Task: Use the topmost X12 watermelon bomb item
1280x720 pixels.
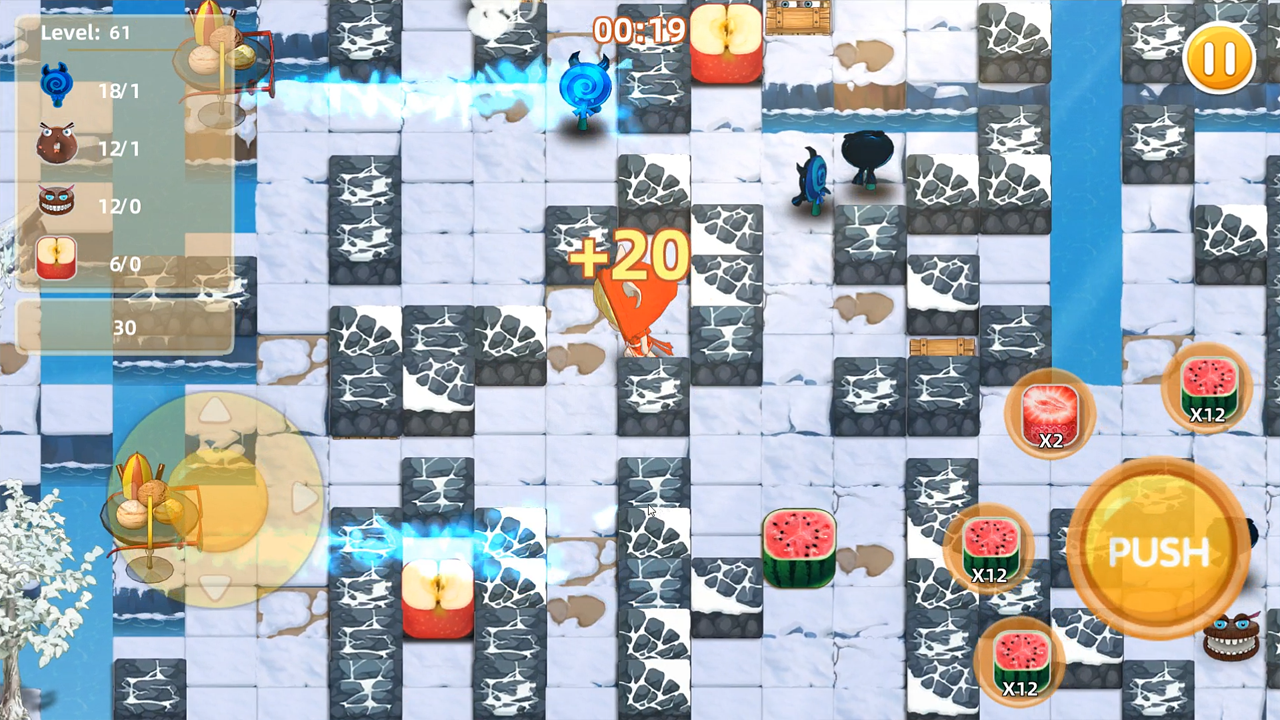Action: tap(1208, 388)
